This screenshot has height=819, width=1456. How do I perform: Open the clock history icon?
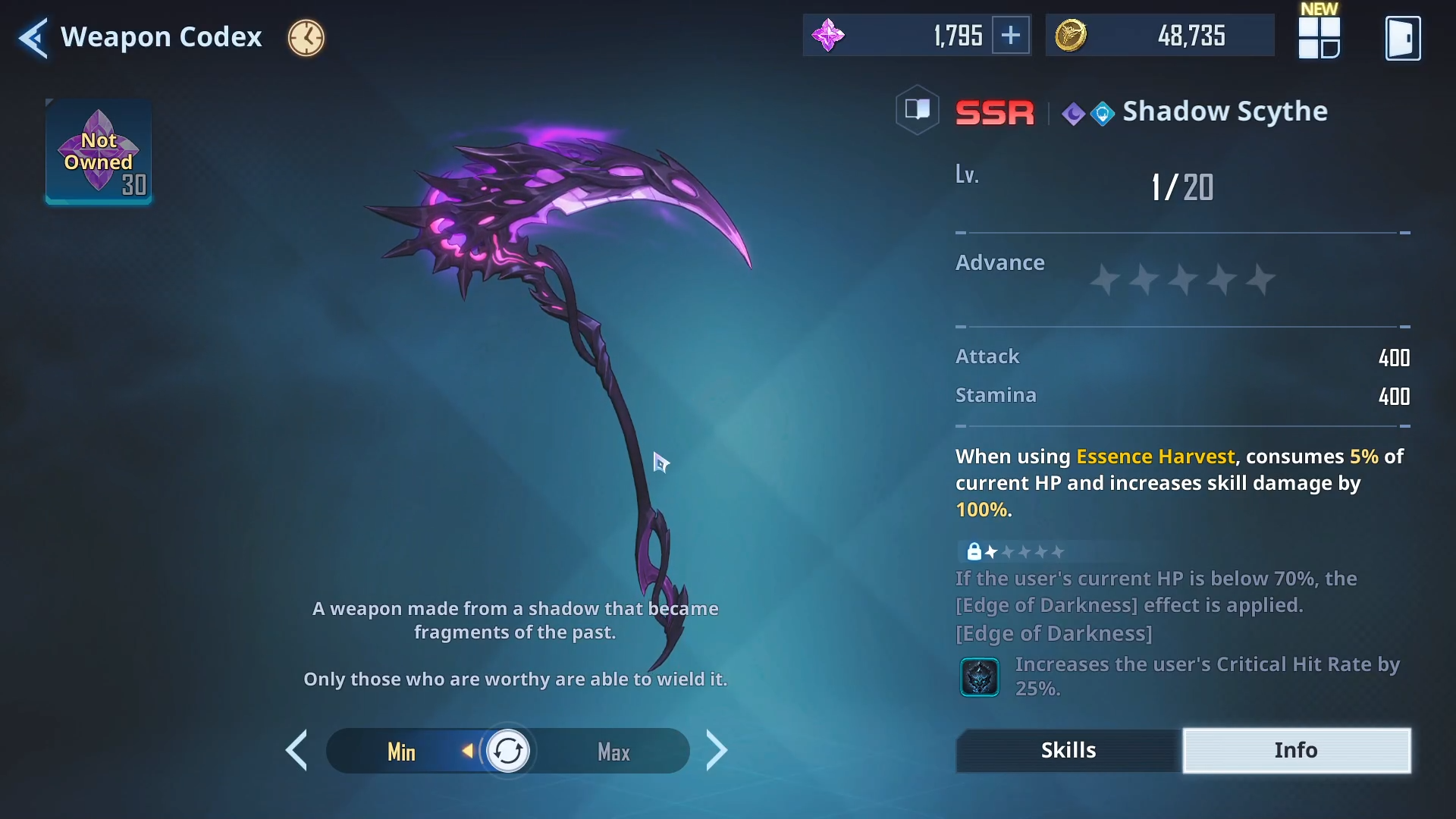coord(306,38)
